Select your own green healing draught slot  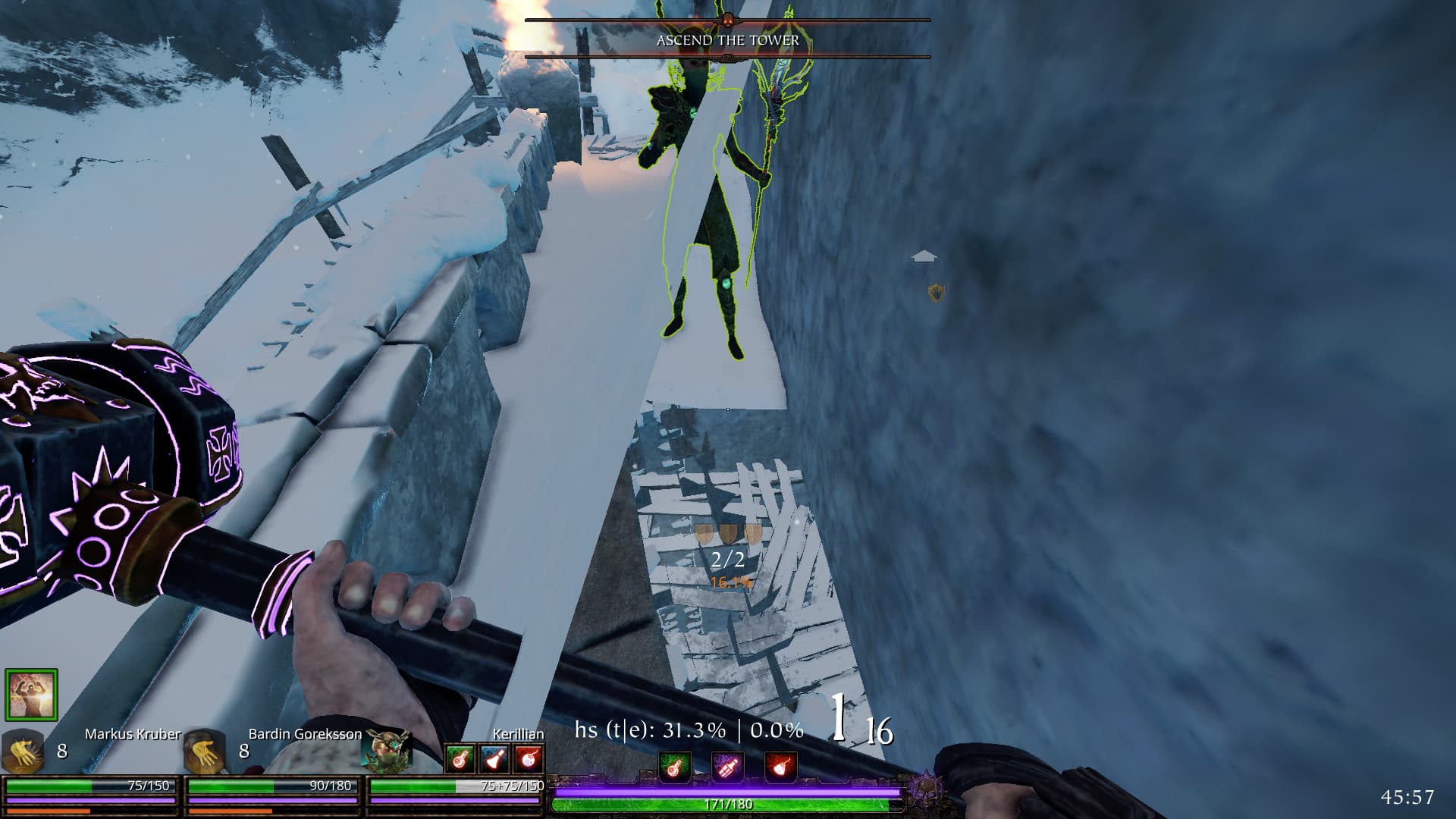click(x=674, y=767)
